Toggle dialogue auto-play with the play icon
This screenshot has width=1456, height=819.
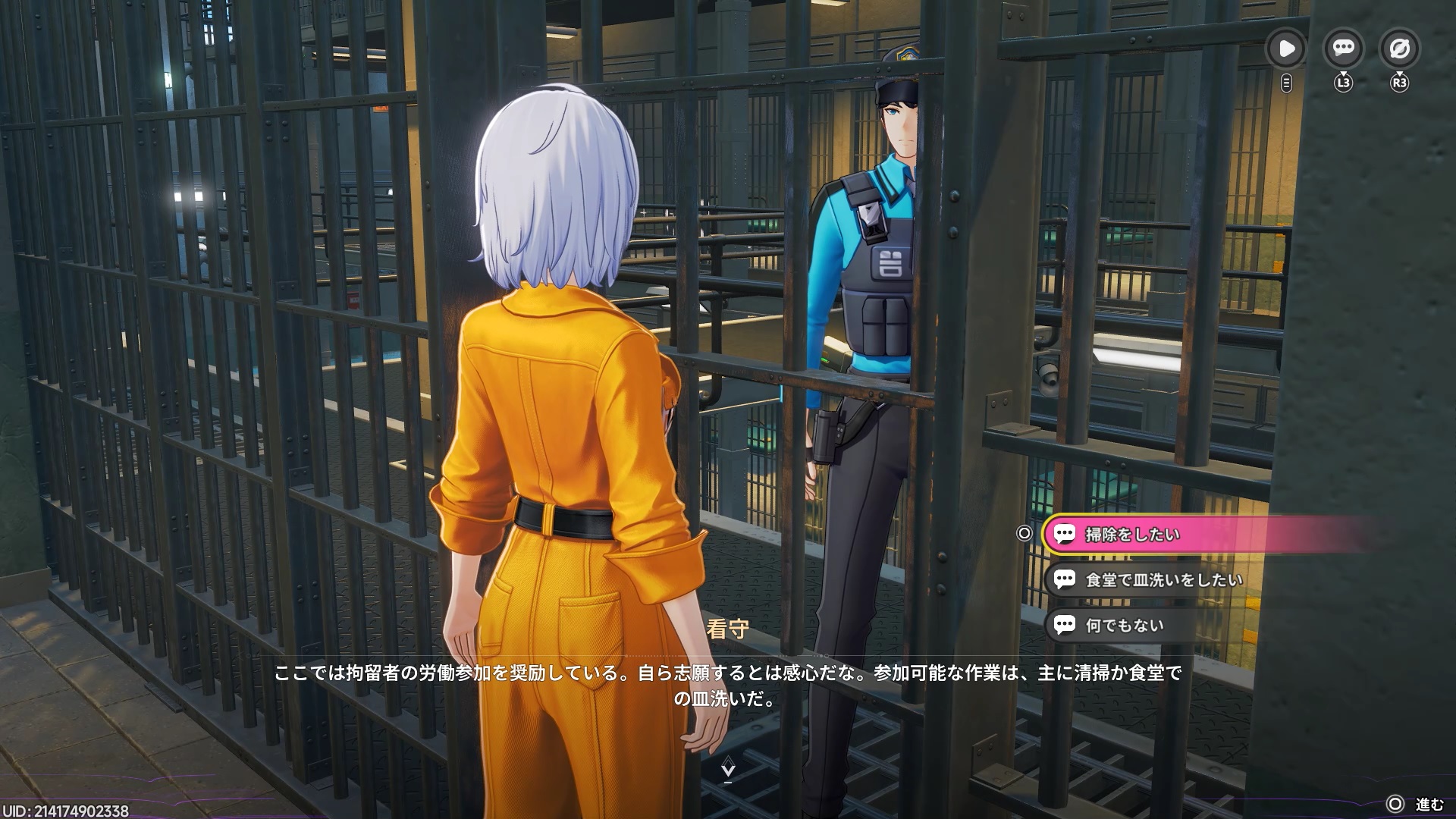(1286, 49)
